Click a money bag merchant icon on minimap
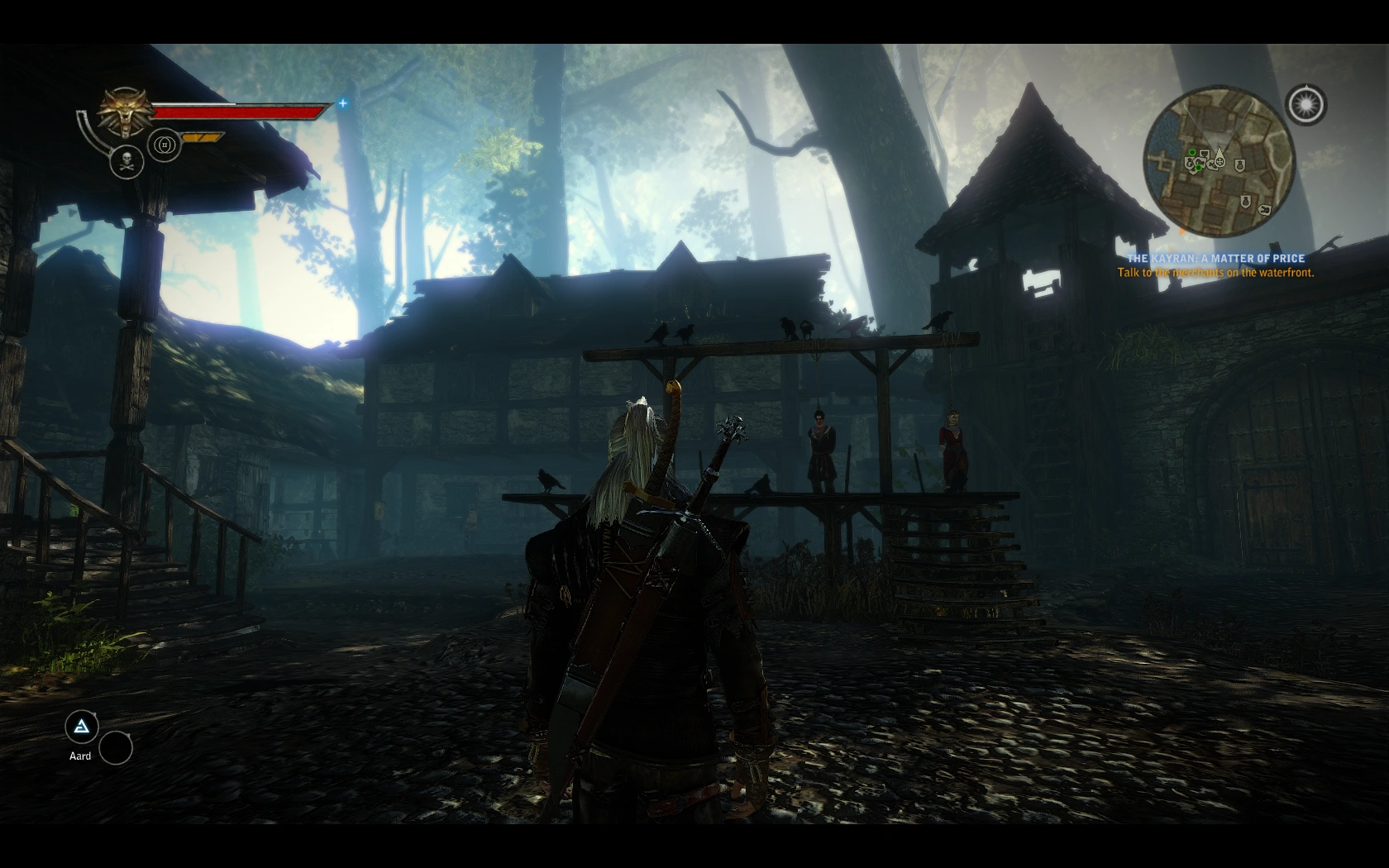The image size is (1389, 868). coord(1240,165)
